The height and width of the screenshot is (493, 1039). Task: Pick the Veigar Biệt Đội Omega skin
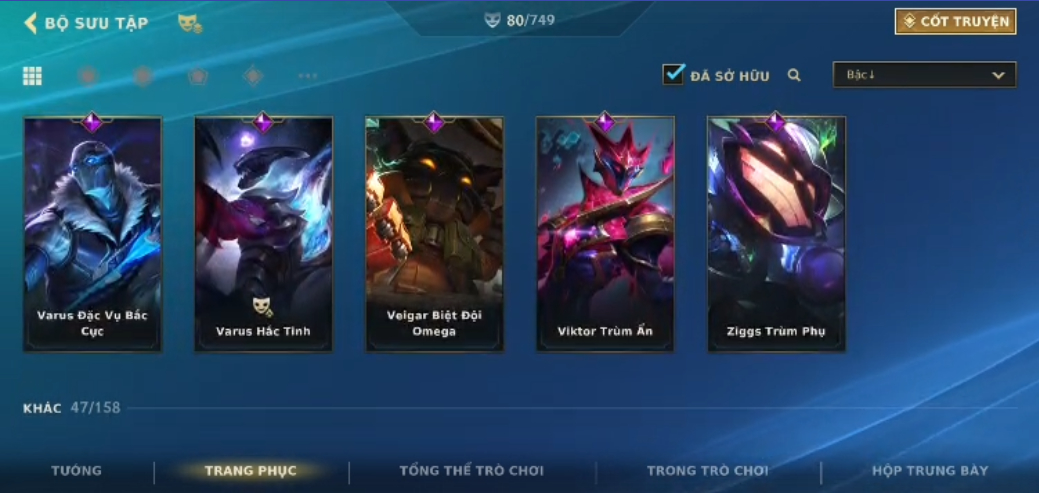pos(434,235)
